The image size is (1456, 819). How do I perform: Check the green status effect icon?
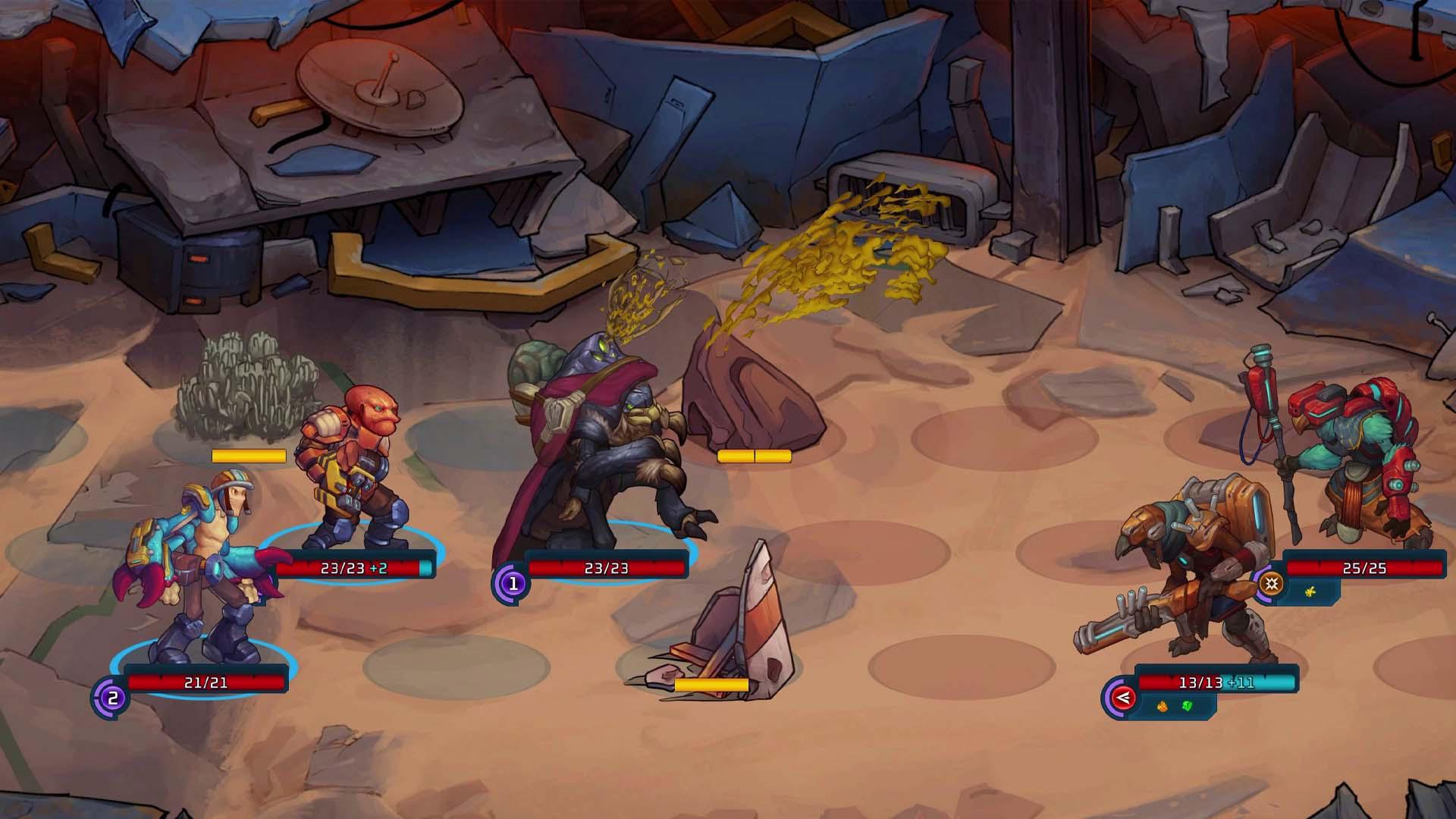tap(1187, 707)
